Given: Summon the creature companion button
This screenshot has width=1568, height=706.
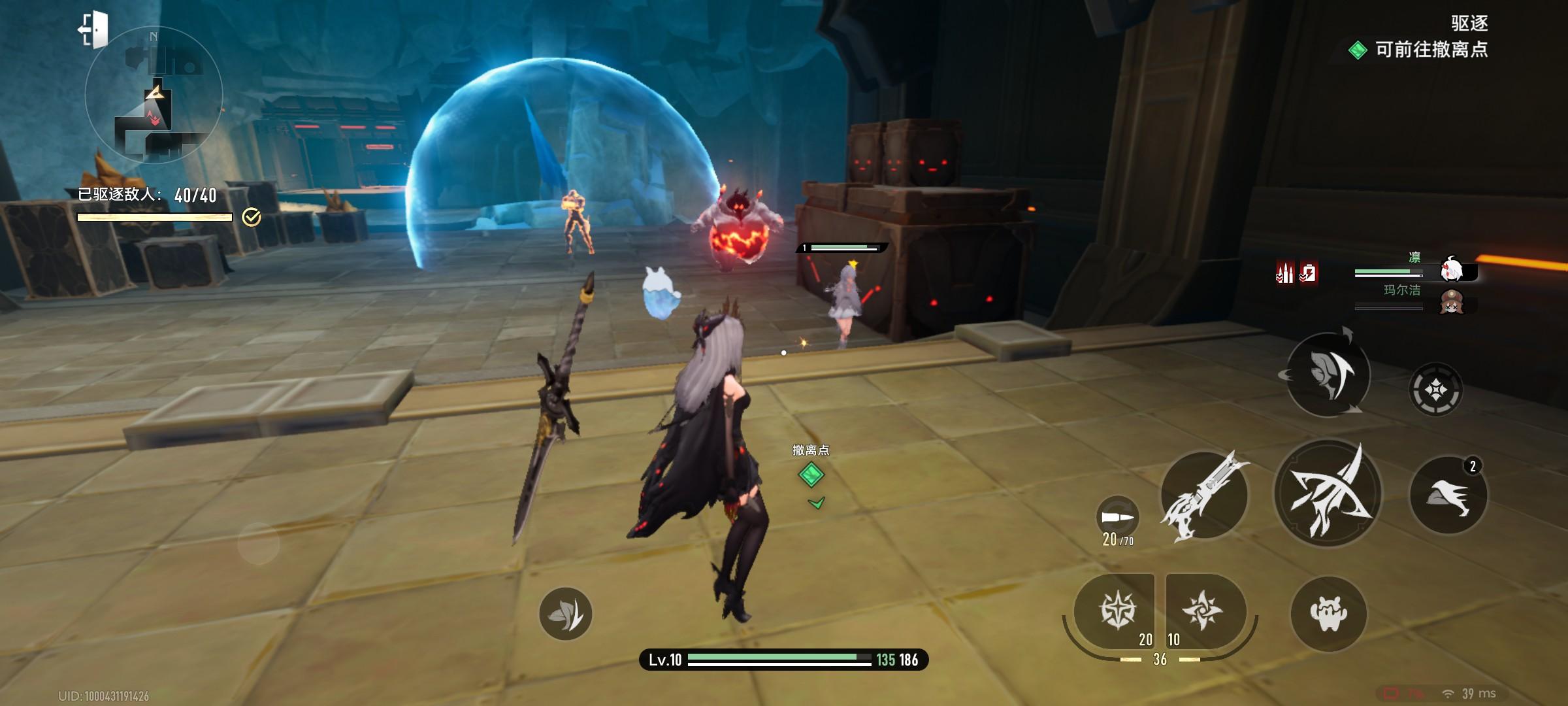Looking at the screenshot, I should point(1328,613).
